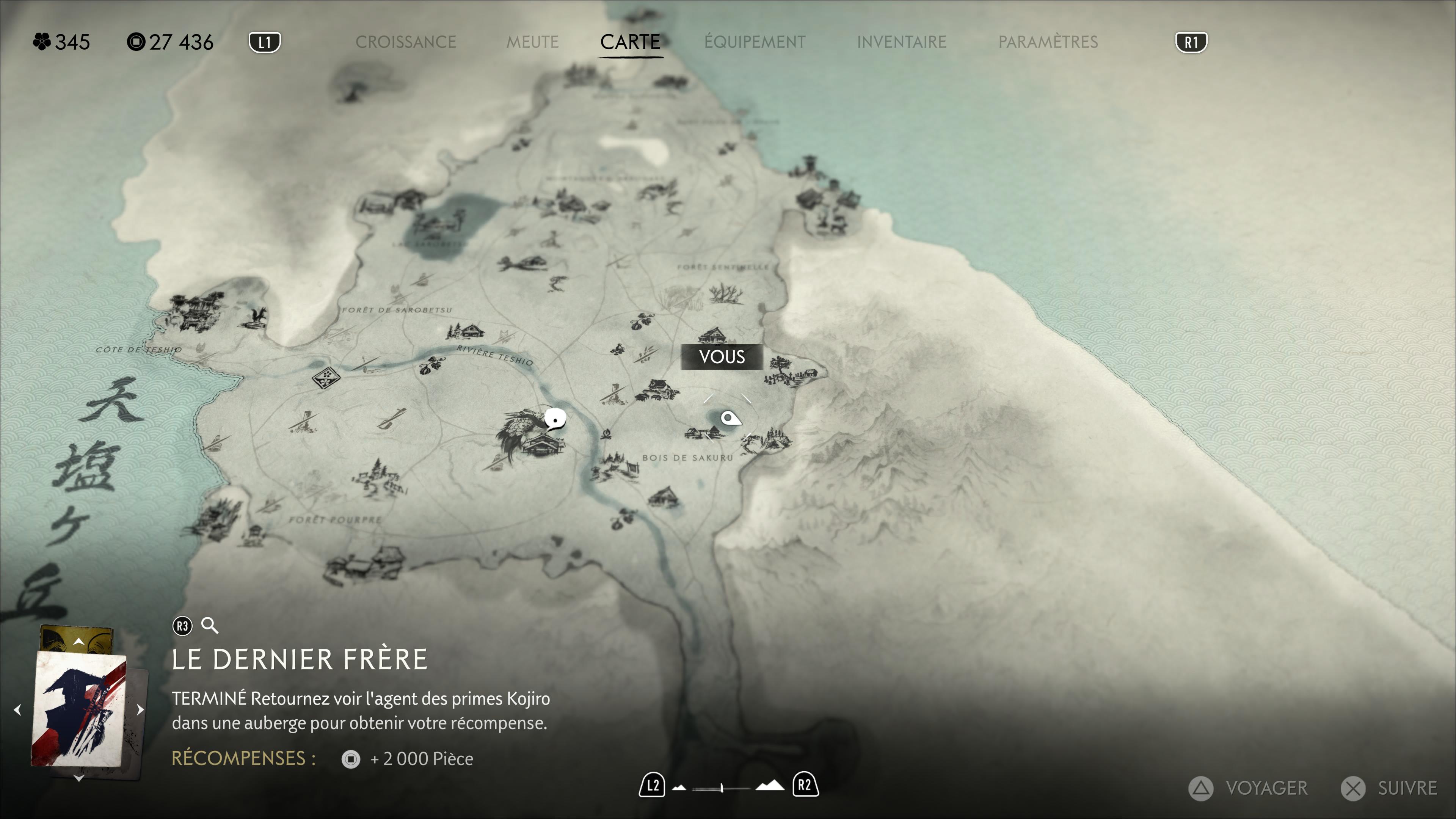Open the Meute tab
Viewport: 1456px width, 819px height.
pyautogui.click(x=532, y=42)
